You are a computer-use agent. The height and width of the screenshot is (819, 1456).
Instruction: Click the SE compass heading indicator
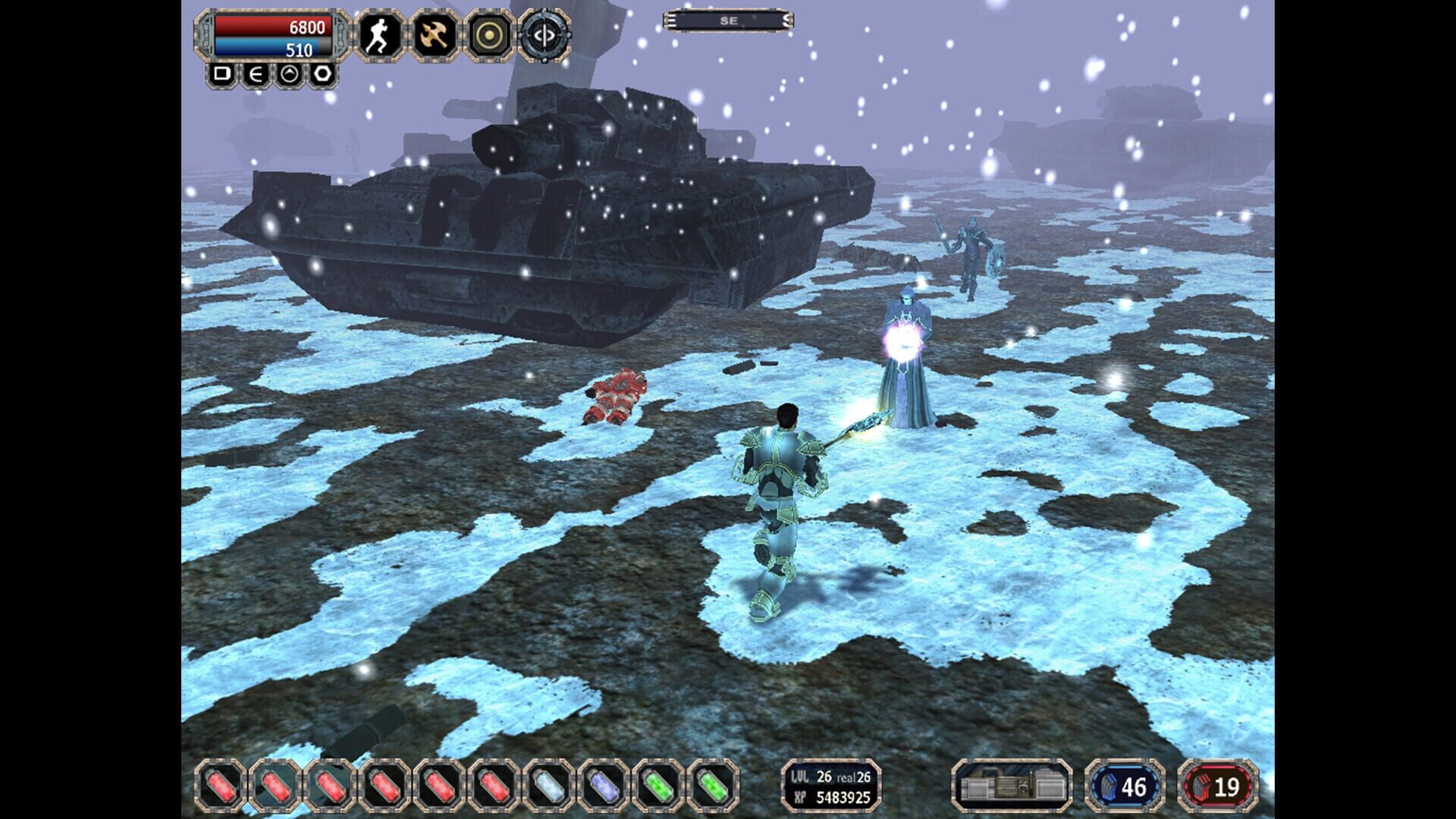click(x=726, y=20)
